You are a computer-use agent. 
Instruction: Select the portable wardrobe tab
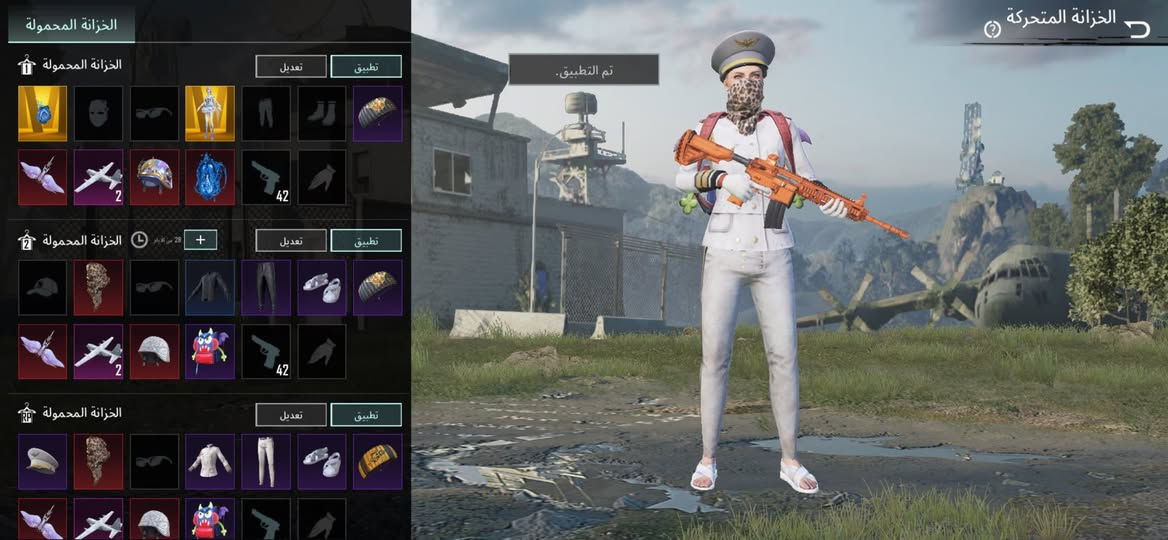[71, 24]
